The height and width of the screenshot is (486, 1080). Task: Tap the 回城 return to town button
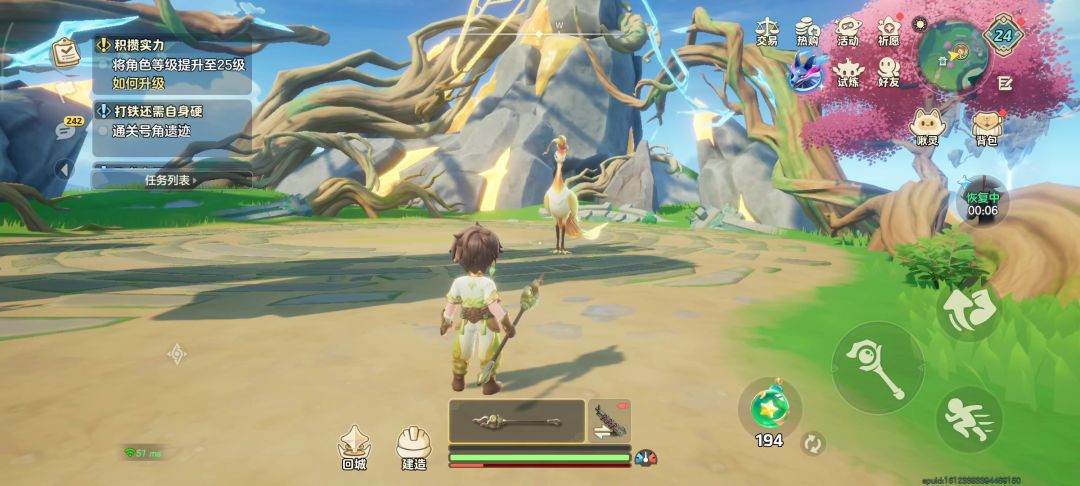tap(354, 448)
